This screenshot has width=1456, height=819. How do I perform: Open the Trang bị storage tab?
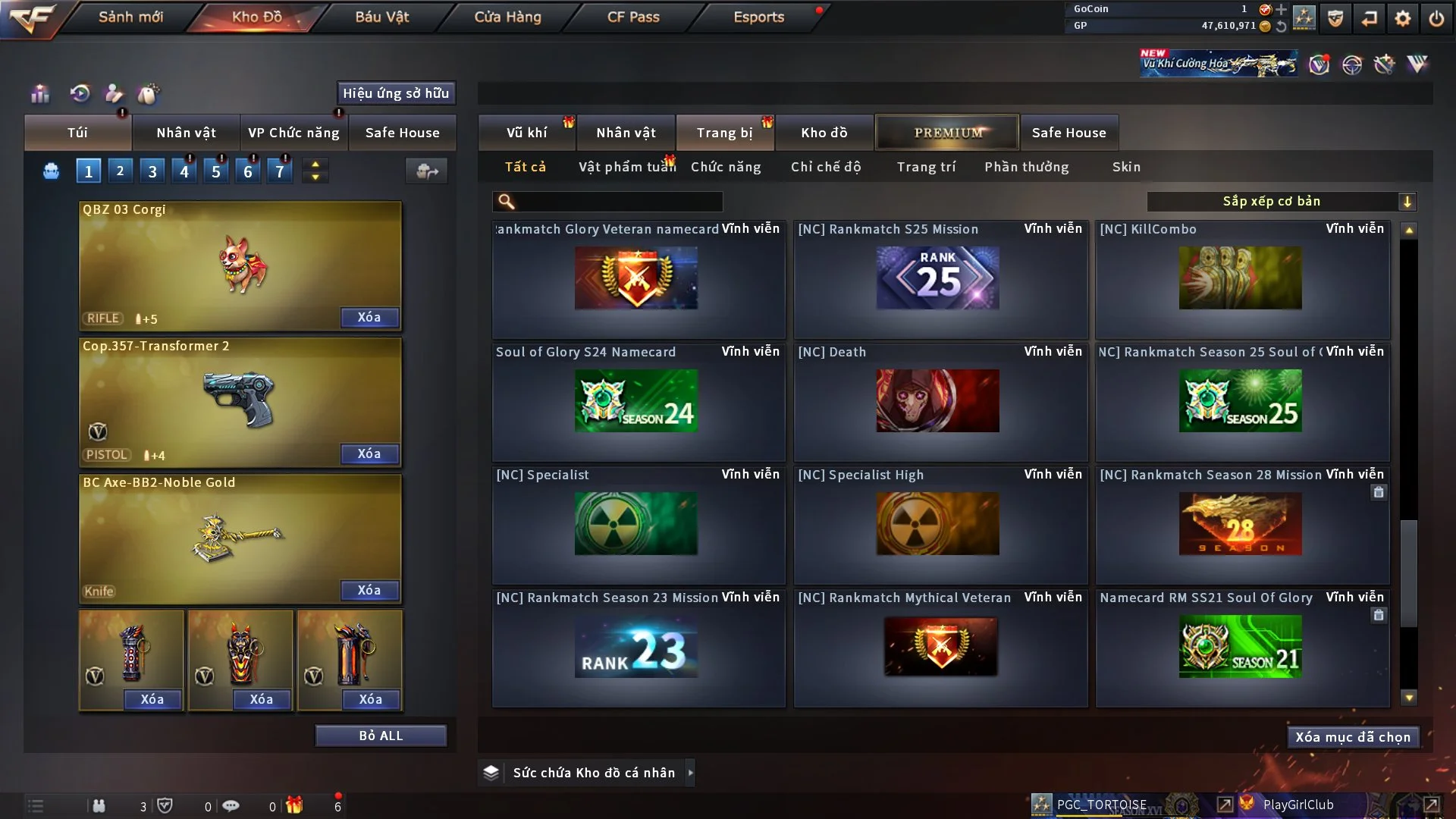724,133
